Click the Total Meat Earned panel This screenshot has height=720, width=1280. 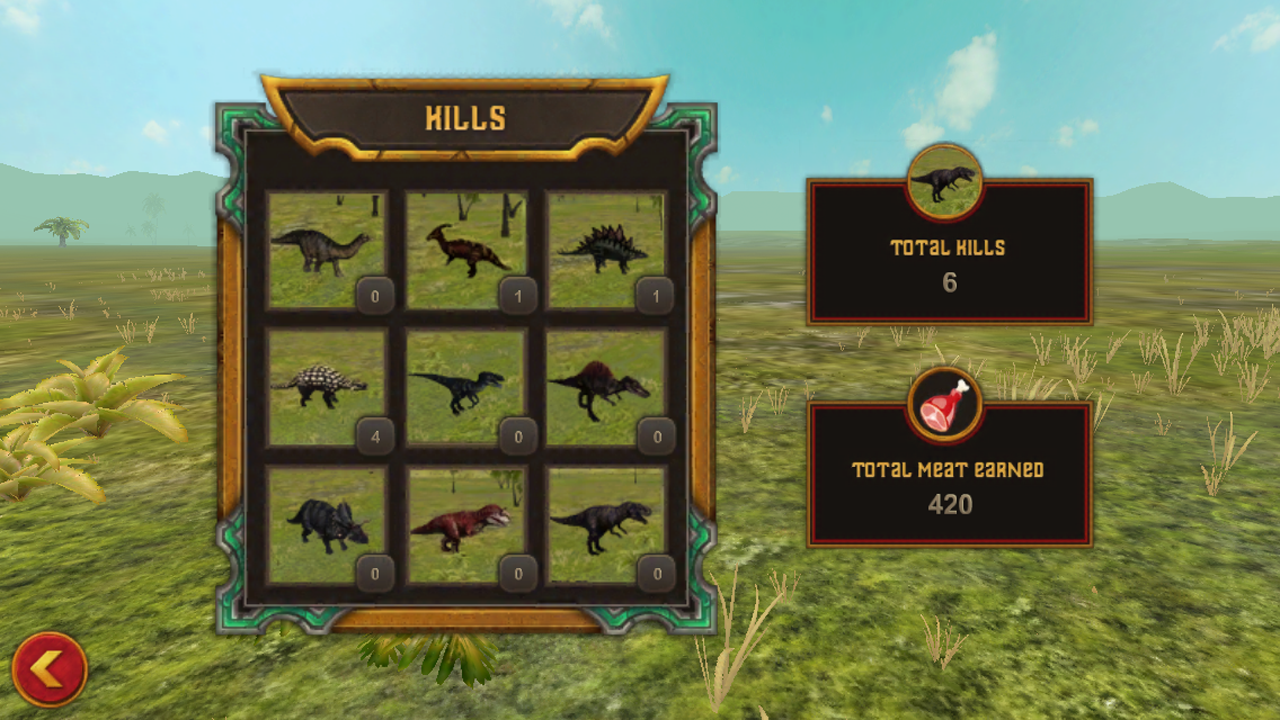point(949,471)
